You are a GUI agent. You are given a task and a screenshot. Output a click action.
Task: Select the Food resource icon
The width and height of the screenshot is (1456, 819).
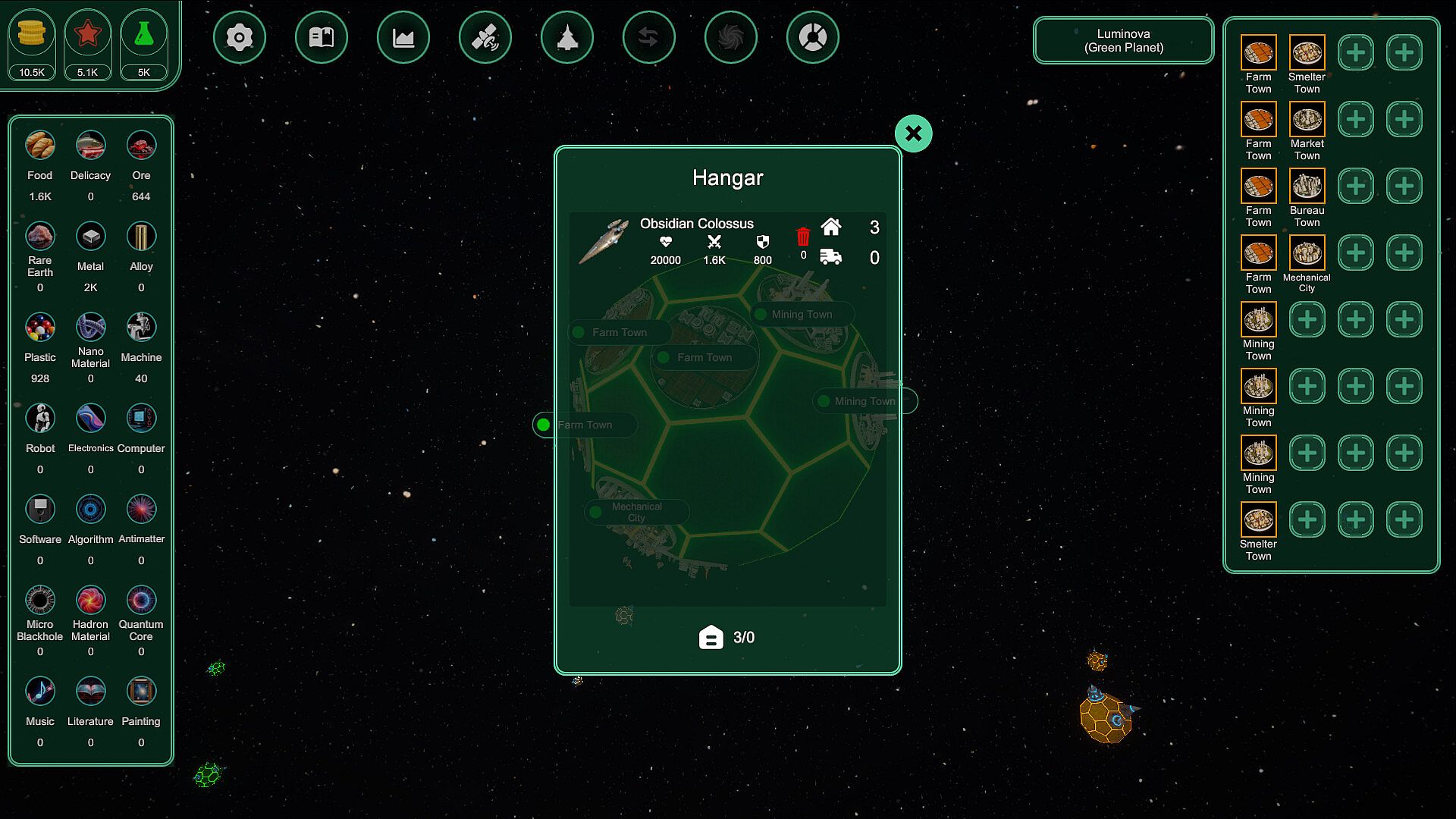(x=40, y=146)
